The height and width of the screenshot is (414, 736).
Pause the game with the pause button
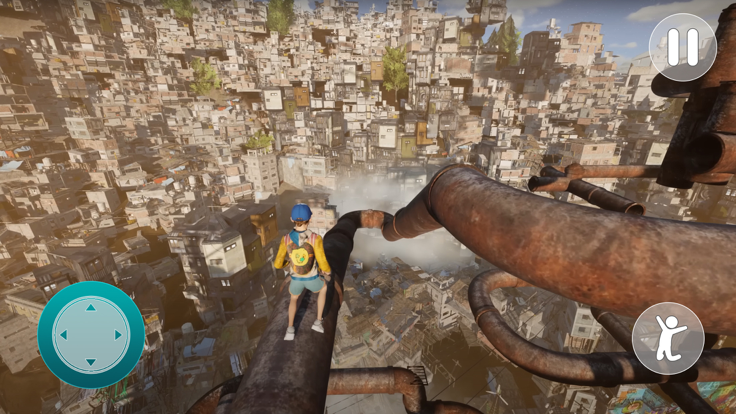[x=683, y=47]
